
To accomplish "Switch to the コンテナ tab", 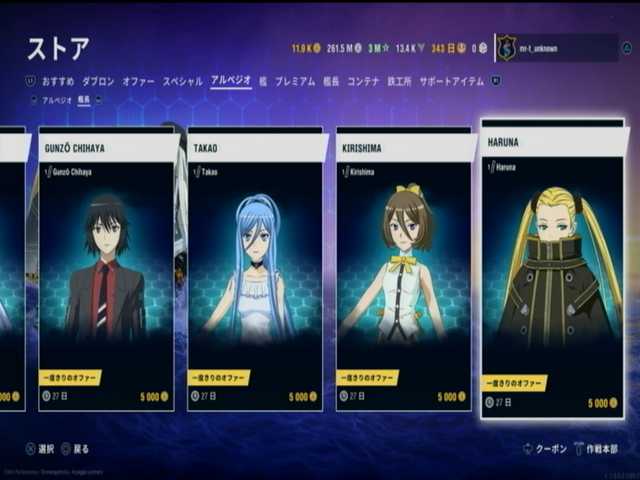I will click(363, 81).
